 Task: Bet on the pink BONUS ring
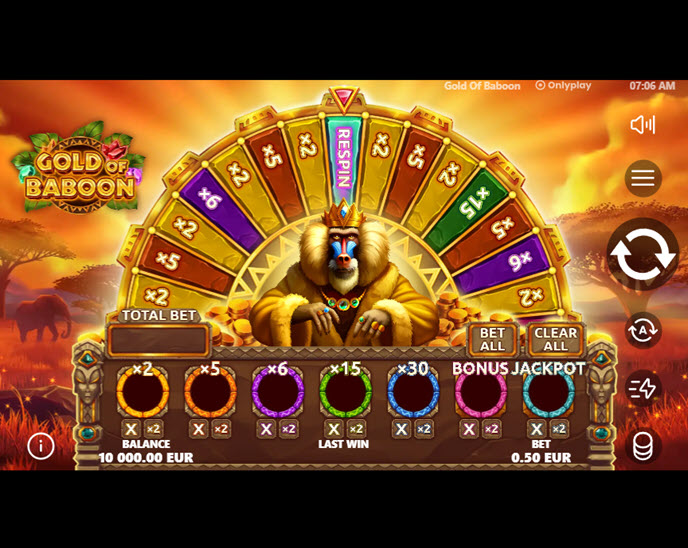480,392
